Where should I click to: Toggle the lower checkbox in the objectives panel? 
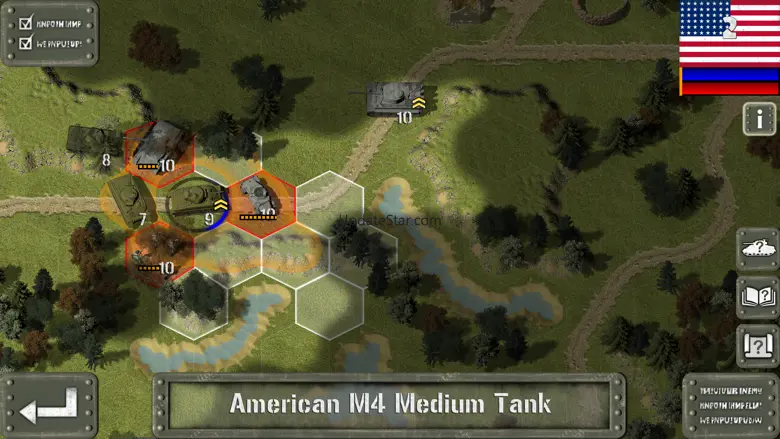pyautogui.click(x=26, y=43)
